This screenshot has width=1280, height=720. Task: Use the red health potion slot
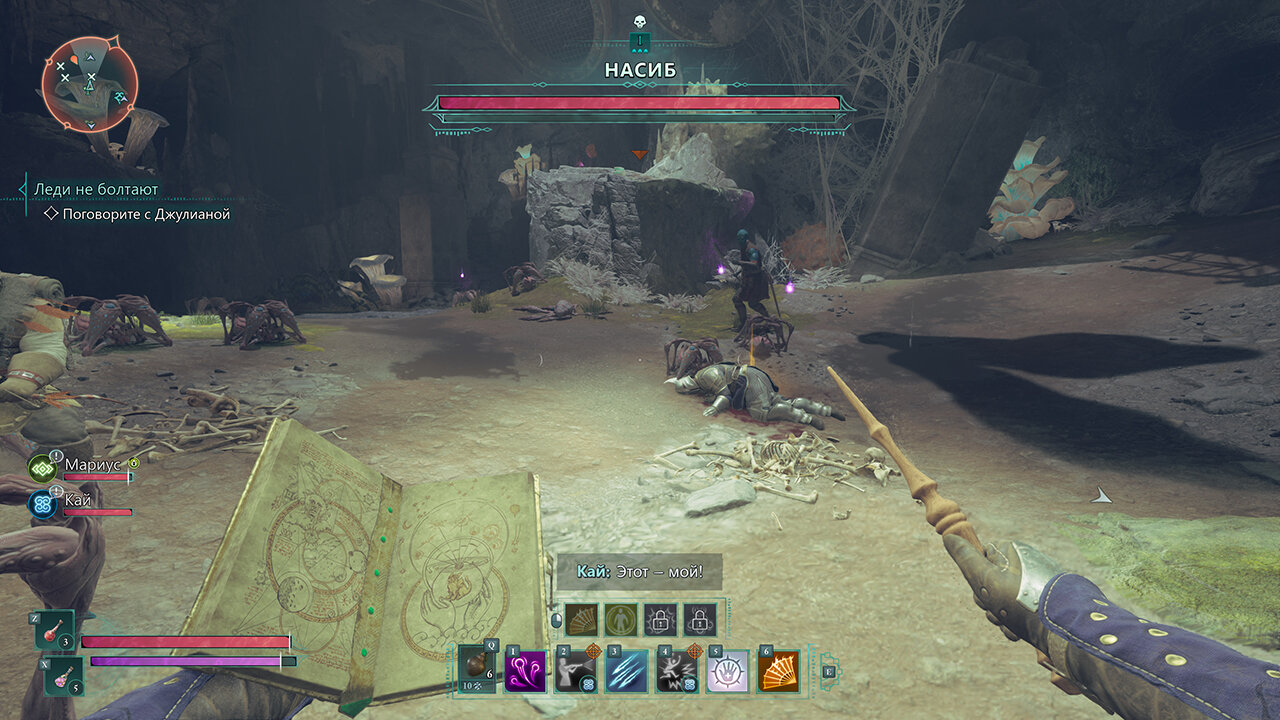point(54,631)
